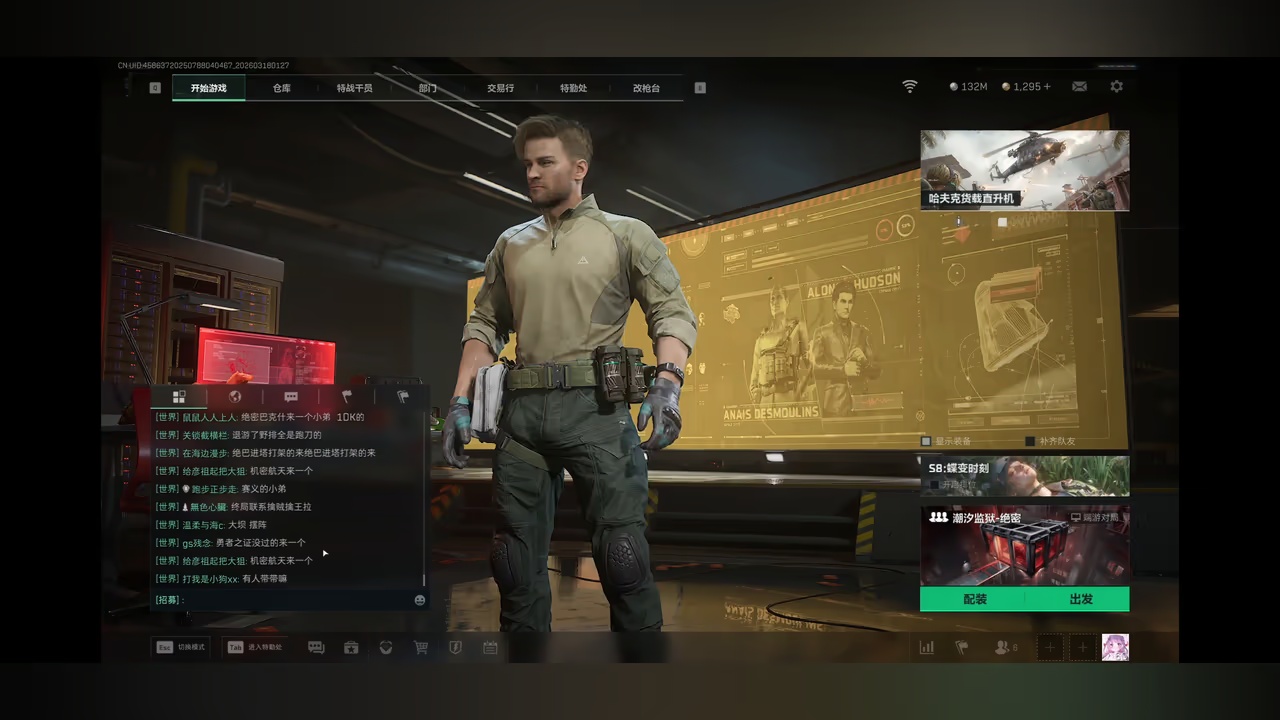Switch chat to the world globe channel

click(235, 397)
